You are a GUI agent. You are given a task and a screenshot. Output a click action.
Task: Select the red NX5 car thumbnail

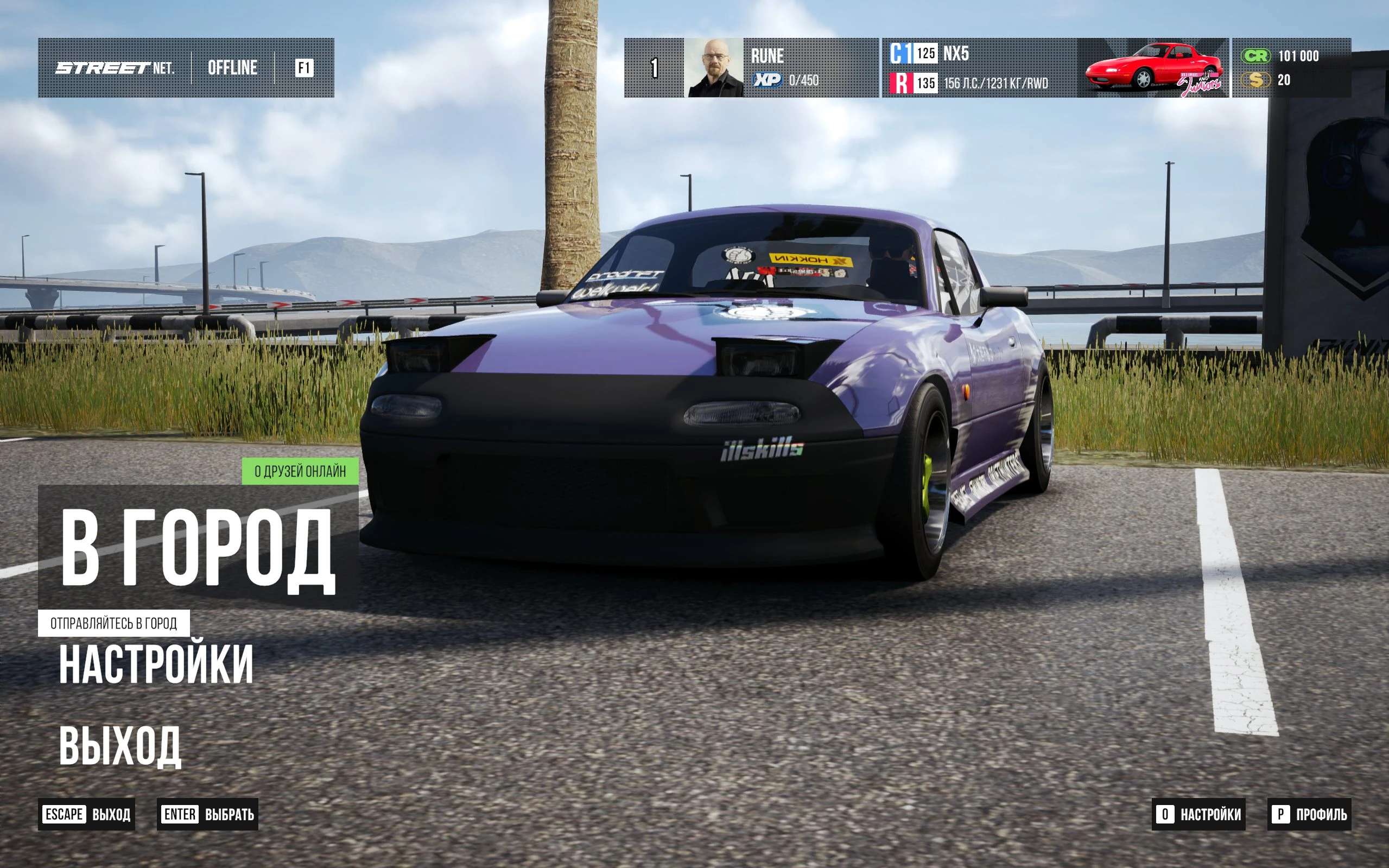pyautogui.click(x=1153, y=68)
